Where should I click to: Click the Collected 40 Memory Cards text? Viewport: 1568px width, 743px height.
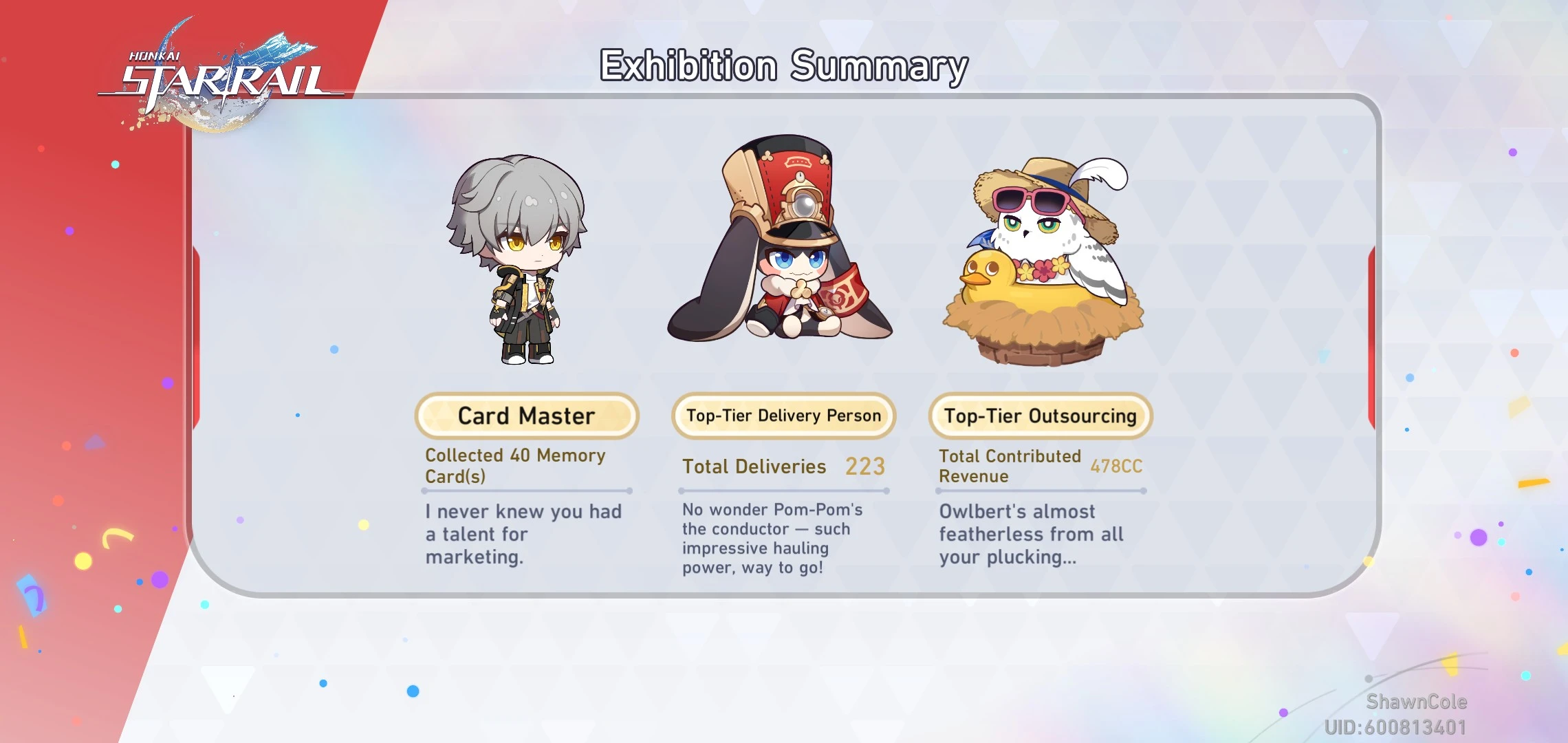(515, 466)
